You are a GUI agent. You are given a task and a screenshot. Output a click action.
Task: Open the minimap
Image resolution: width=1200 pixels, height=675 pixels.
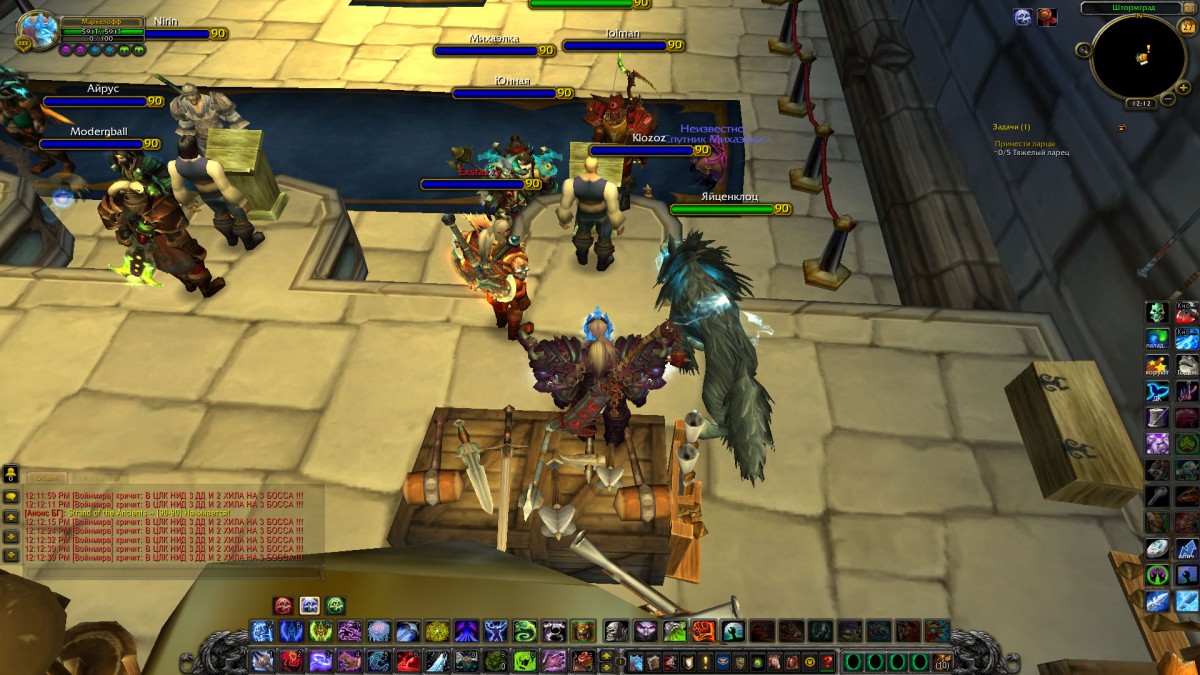point(1138,57)
